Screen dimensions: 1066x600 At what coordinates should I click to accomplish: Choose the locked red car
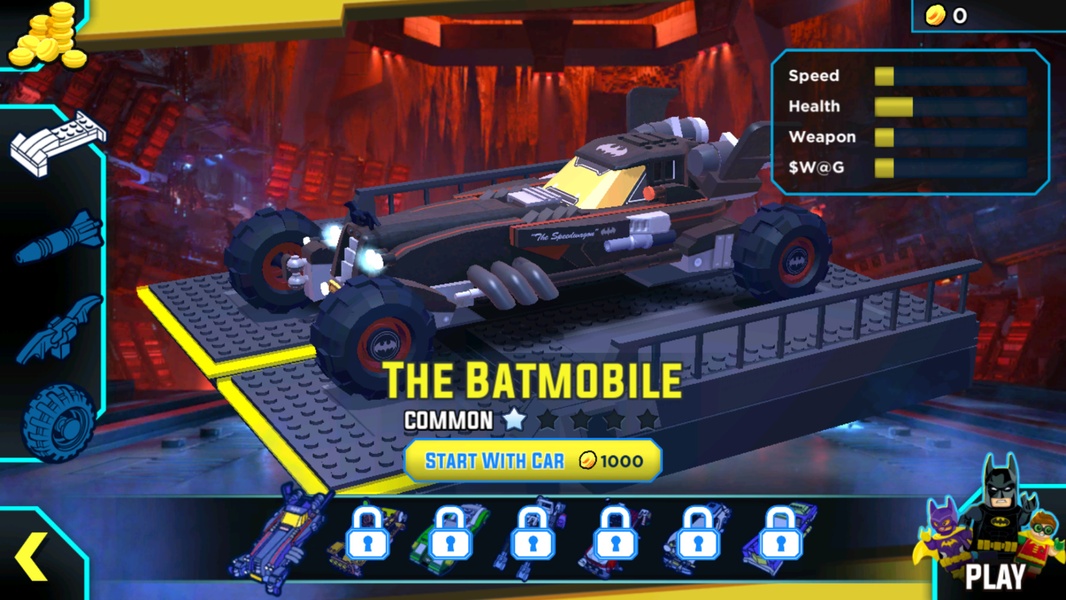point(615,538)
